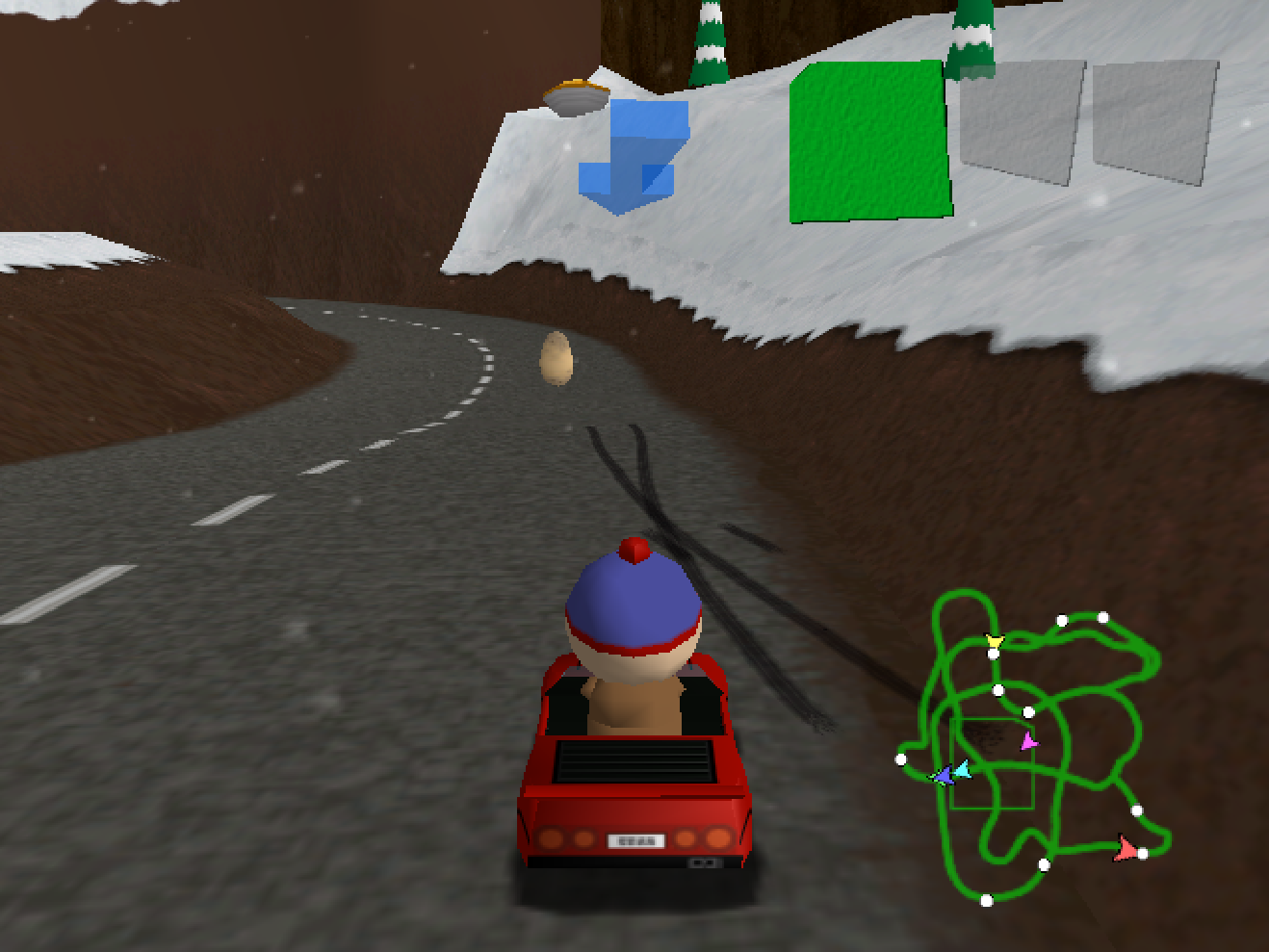Click the floating egg pickup on the road
This screenshot has width=1269, height=952.
click(556, 359)
